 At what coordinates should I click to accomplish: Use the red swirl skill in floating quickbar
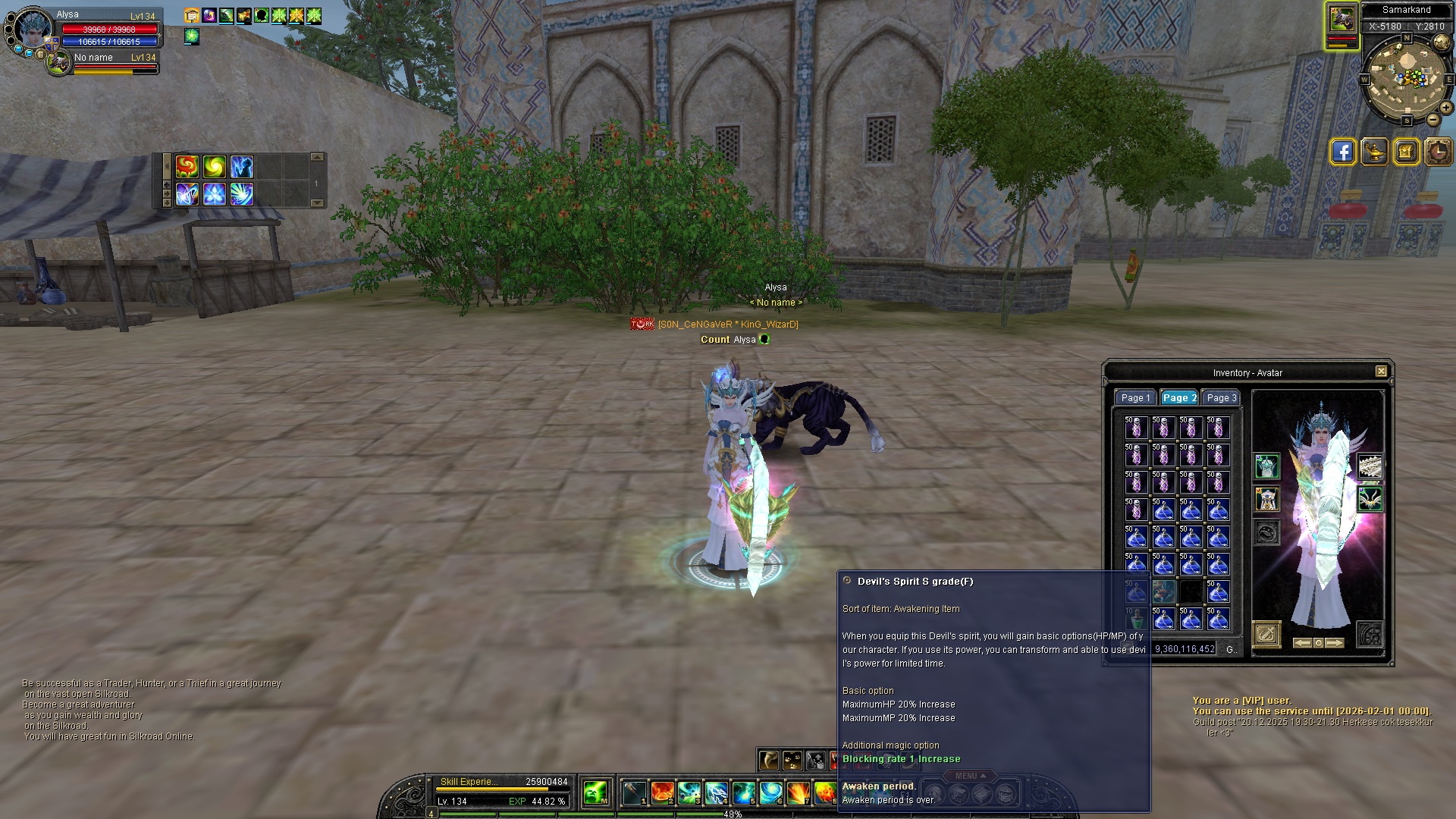tap(187, 166)
